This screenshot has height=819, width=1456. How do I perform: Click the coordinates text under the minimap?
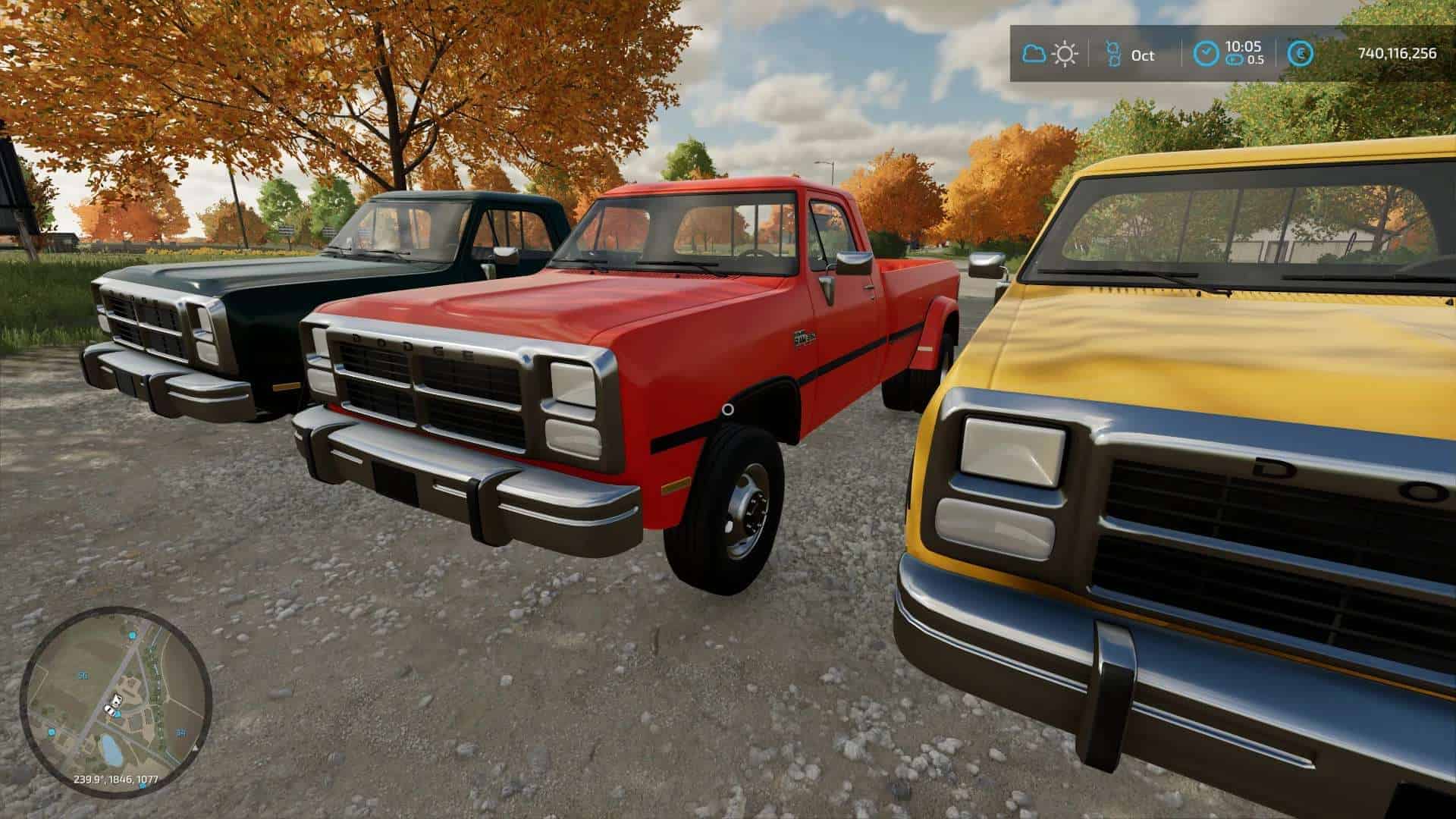[116, 779]
